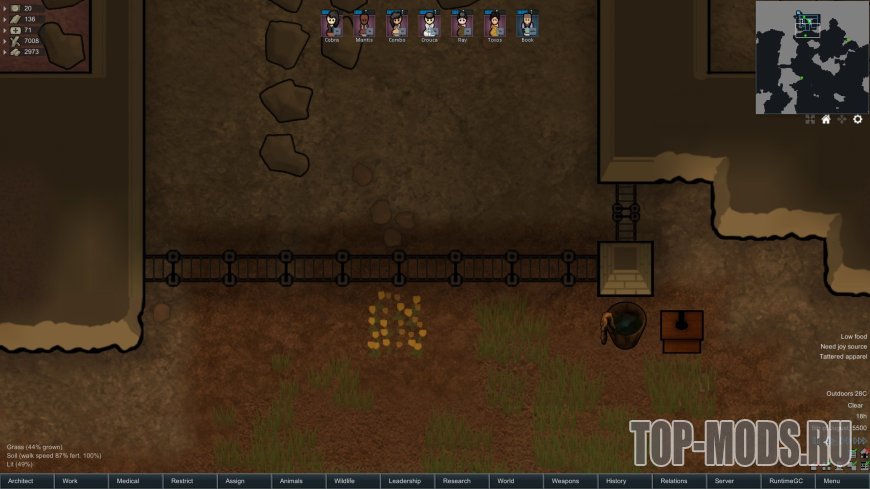Select colonist Cobra's portrait
The height and width of the screenshot is (489, 870).
(331, 24)
